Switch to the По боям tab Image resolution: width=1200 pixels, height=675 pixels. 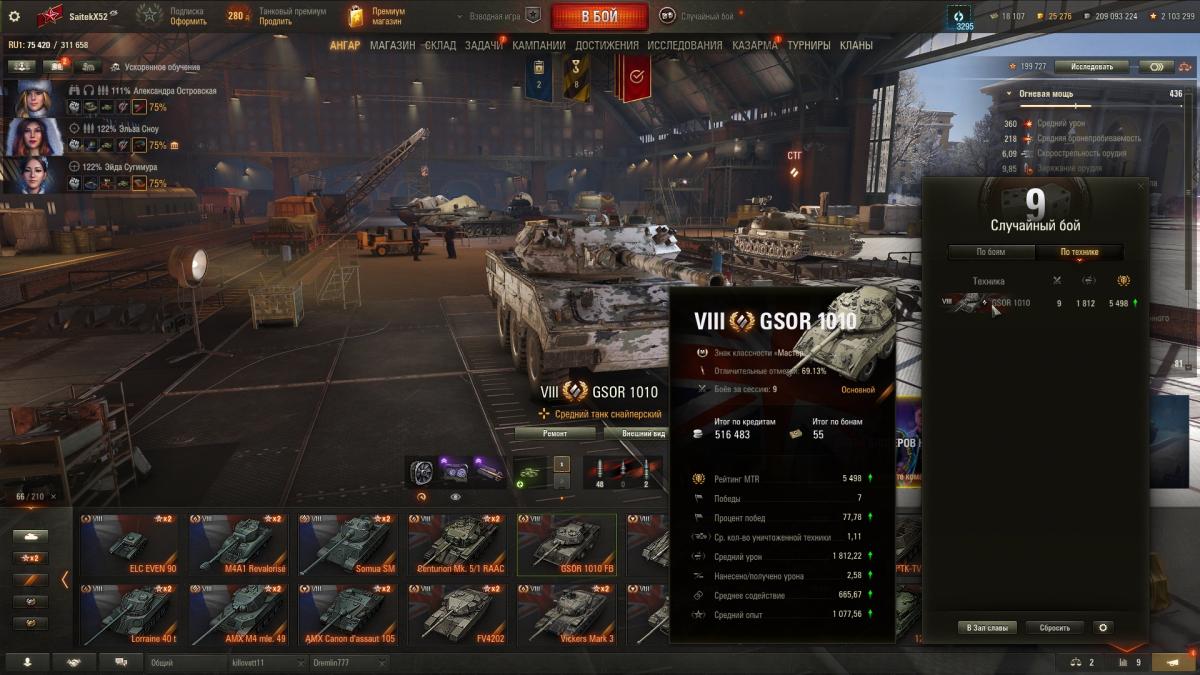[991, 252]
